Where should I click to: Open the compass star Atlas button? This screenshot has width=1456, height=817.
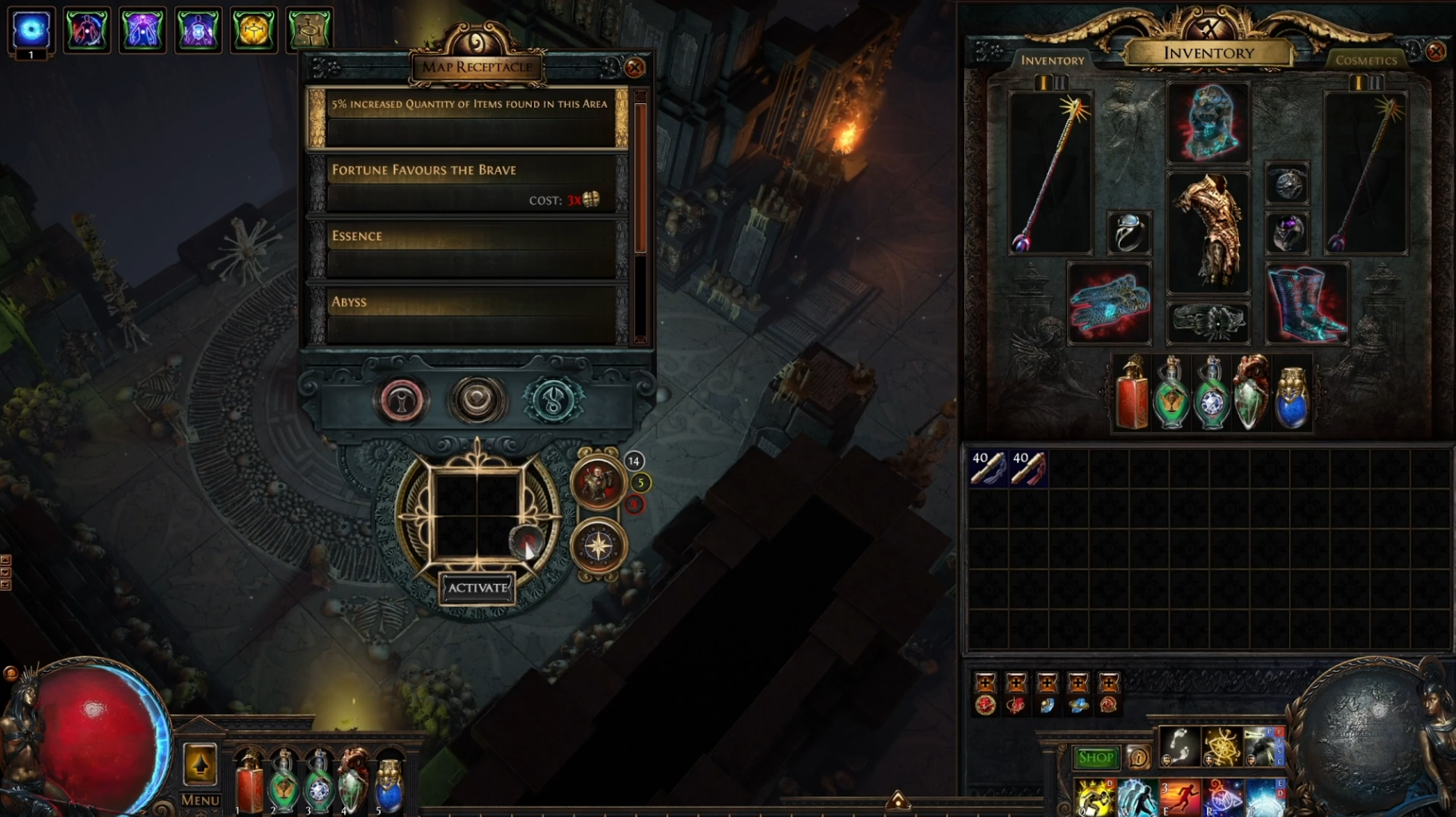pyautogui.click(x=599, y=547)
